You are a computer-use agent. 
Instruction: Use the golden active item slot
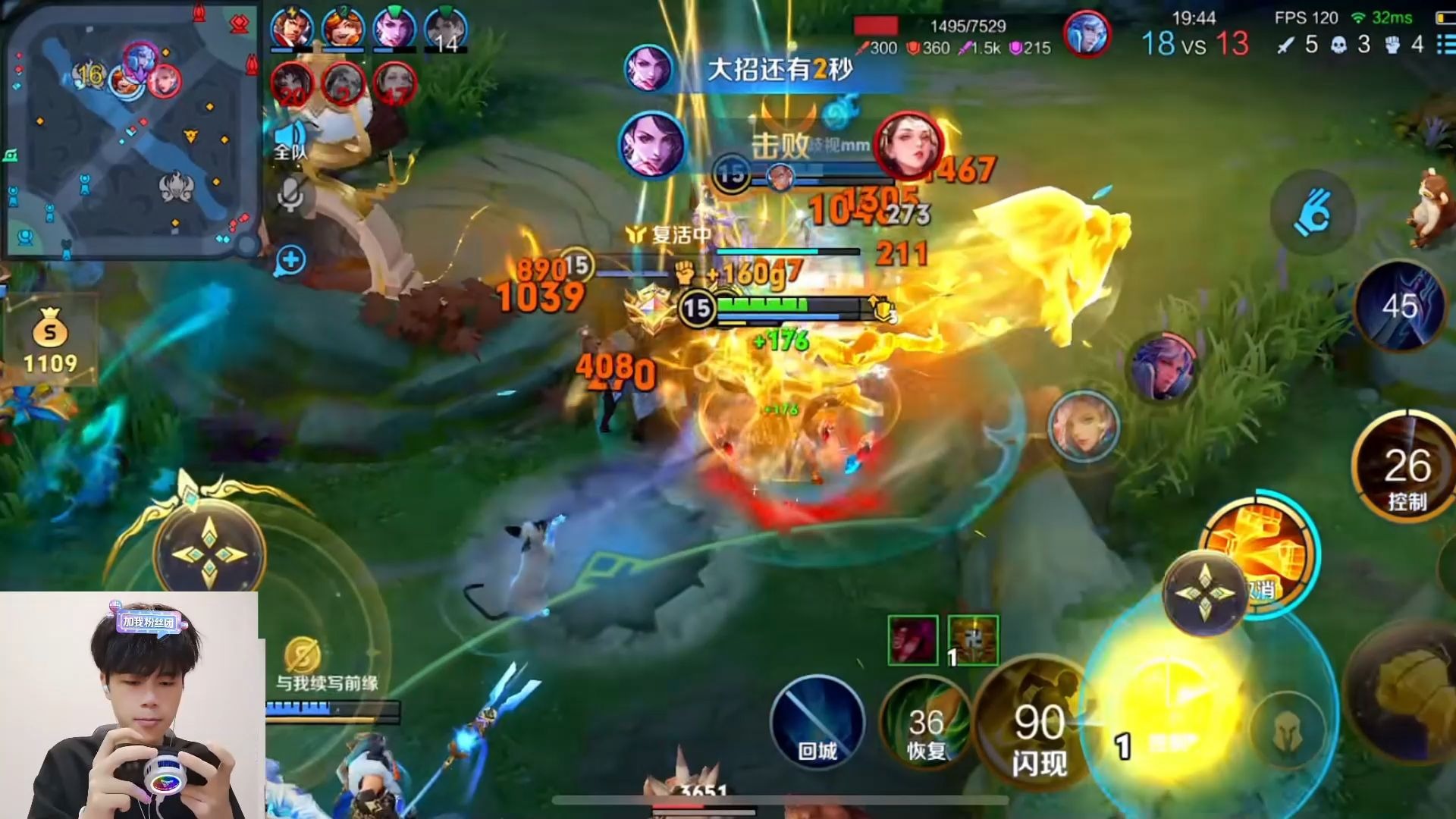coord(973,641)
